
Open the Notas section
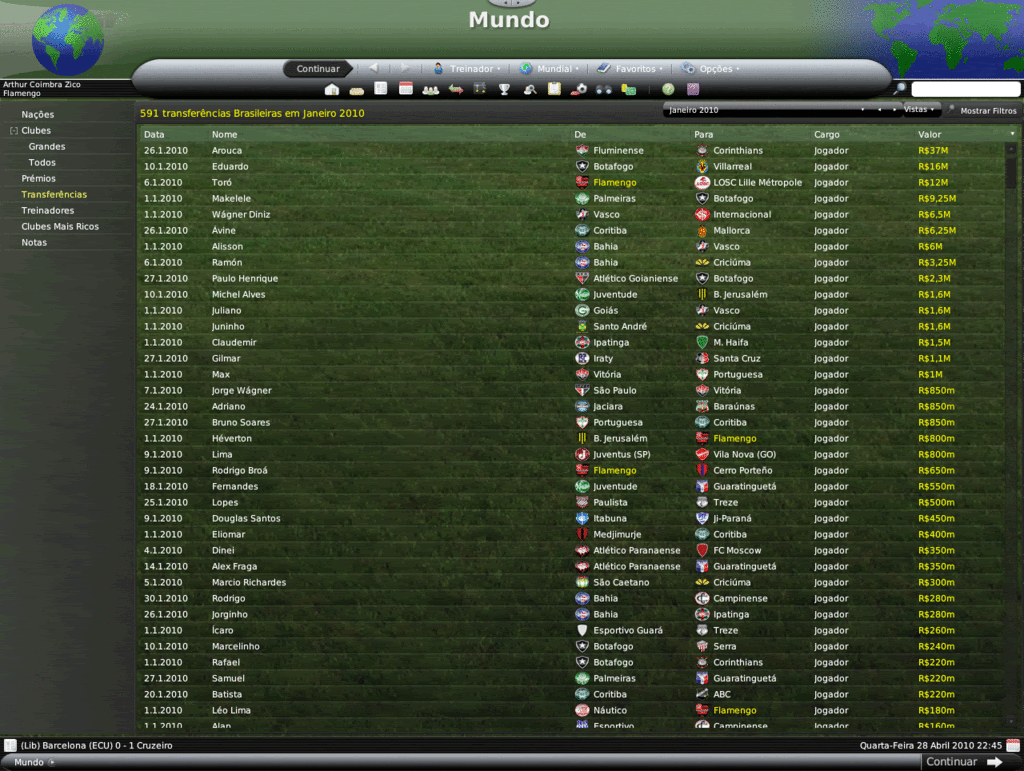pyautogui.click(x=34, y=243)
